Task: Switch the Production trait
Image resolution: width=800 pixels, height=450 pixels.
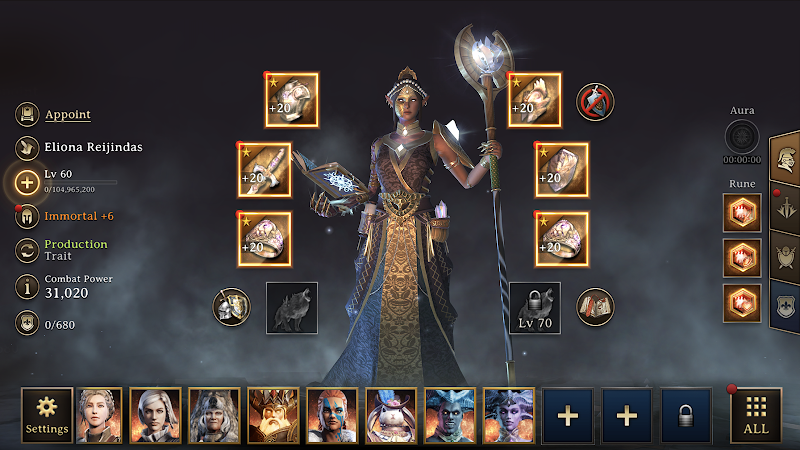Action: (27, 250)
